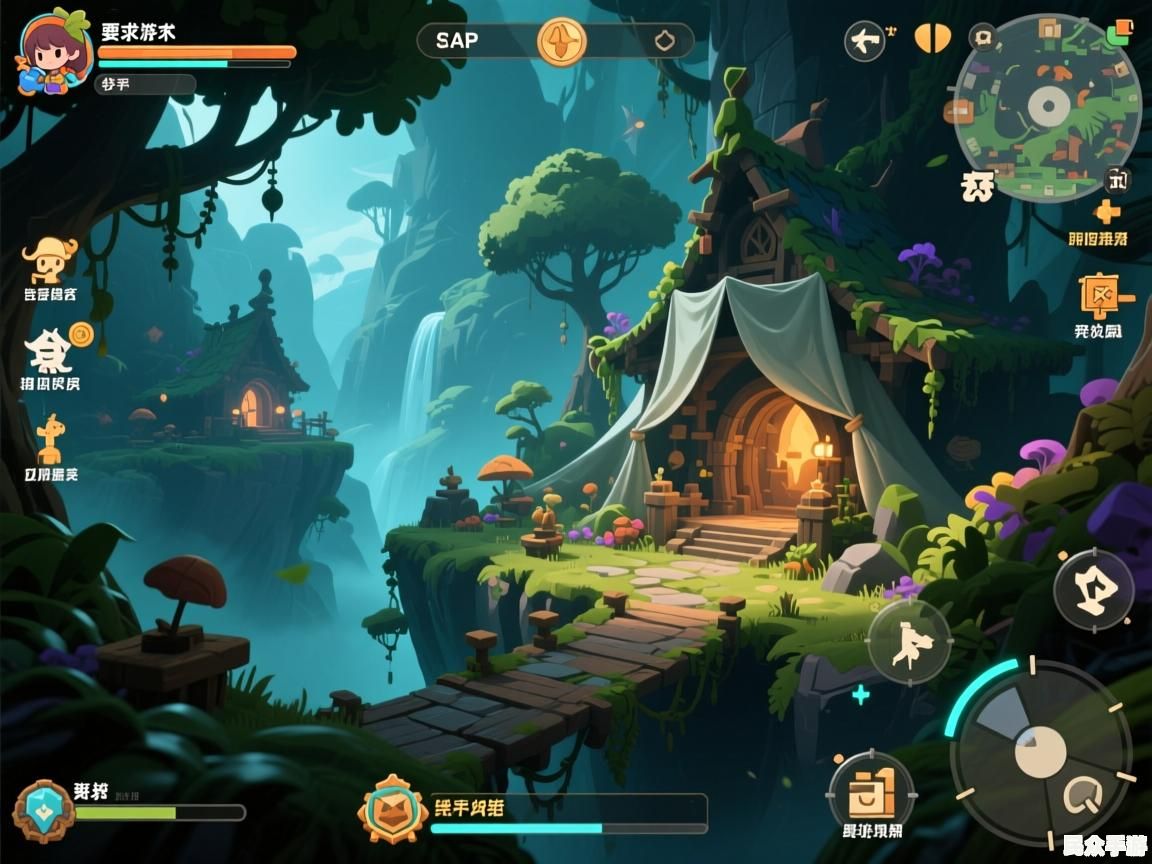This screenshot has height=864, width=1152.
Task: Open the hat-wearing character icon menu
Action: coord(47,261)
